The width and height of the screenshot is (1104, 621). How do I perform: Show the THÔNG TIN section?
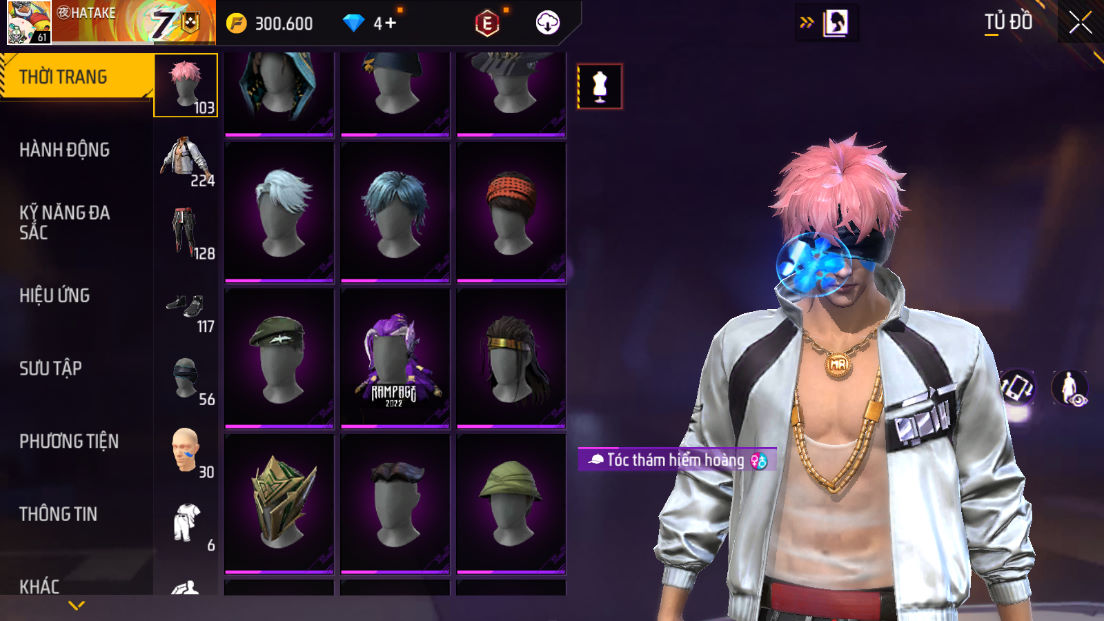tap(58, 514)
